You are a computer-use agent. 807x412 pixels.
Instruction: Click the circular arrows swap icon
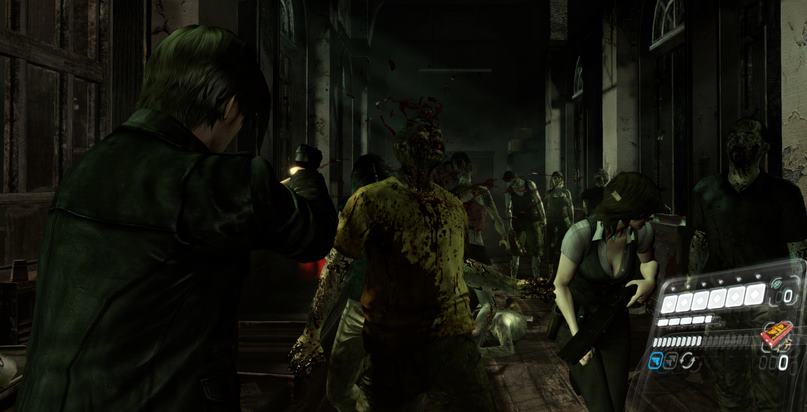[688, 360]
